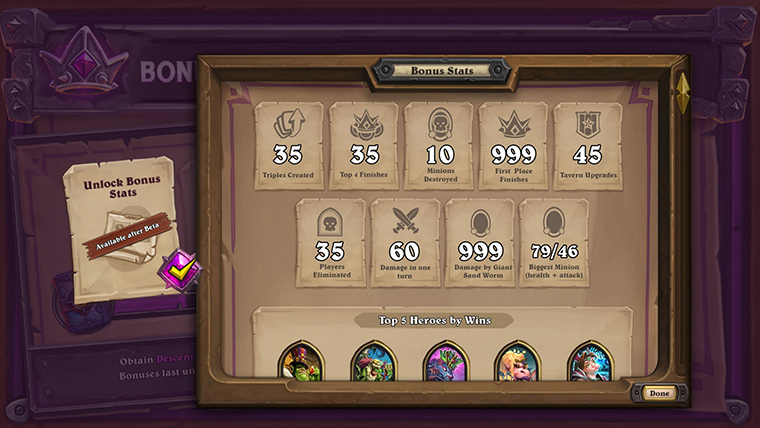
Task: Select the purple dragon hero portrait
Action: 446,363
